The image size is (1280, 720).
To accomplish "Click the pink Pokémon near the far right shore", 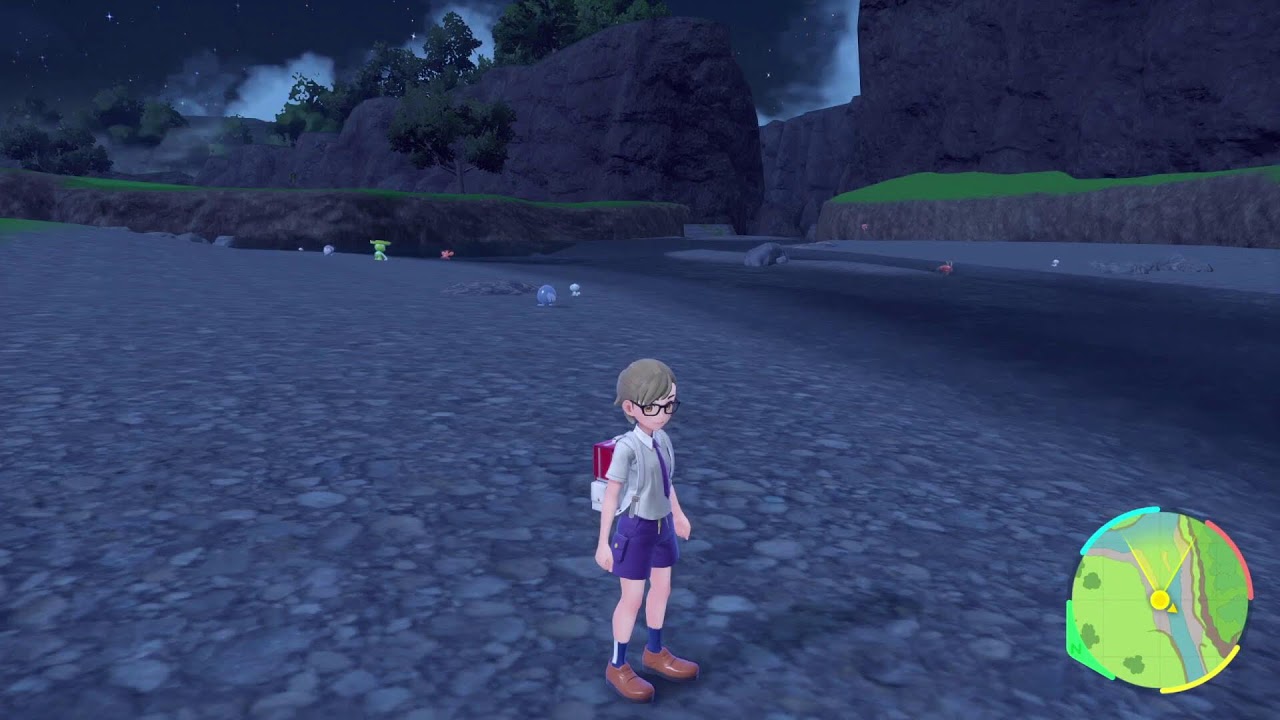I will (1057, 262).
